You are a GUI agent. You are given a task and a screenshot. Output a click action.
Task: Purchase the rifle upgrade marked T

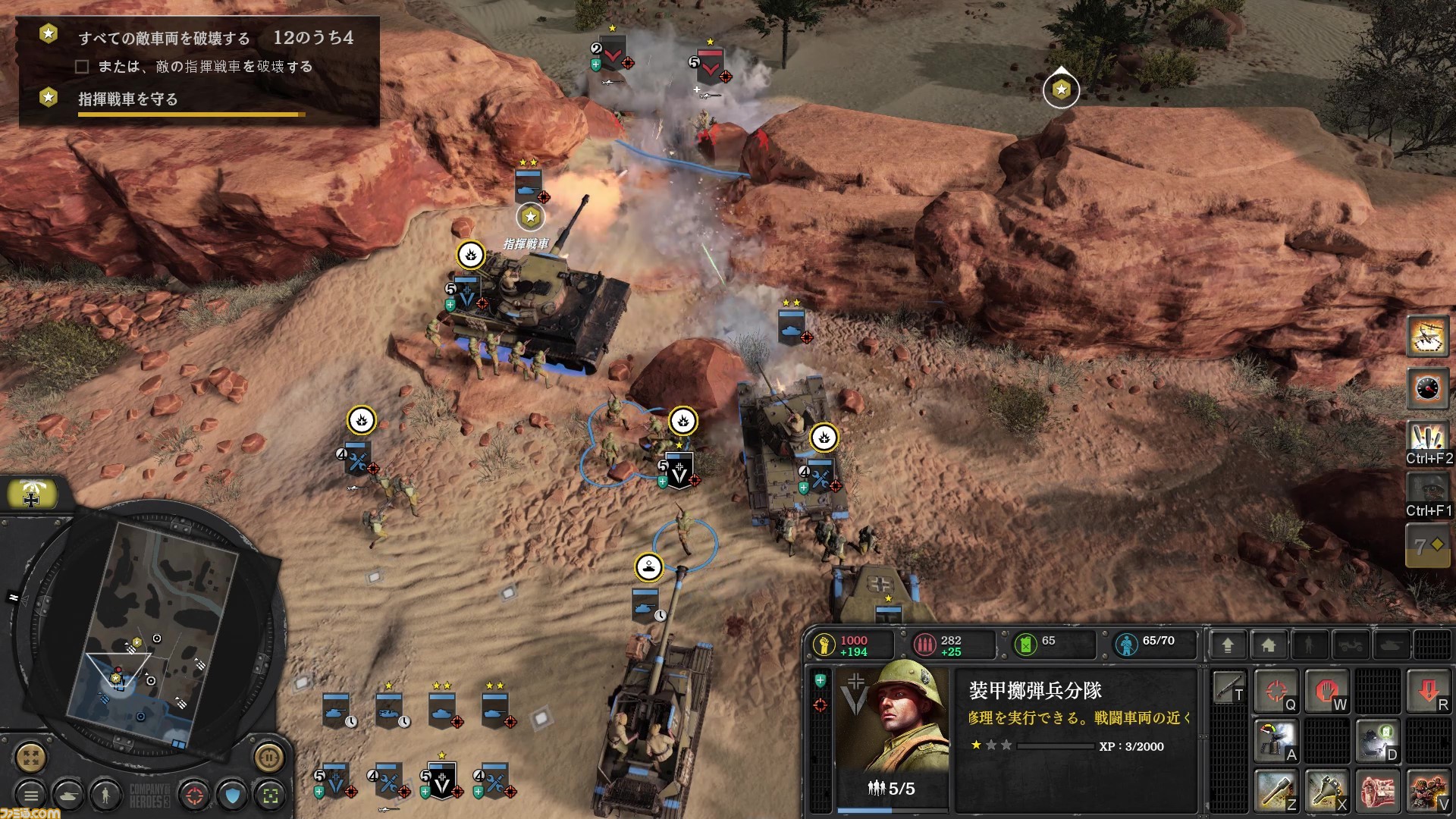pos(1228,689)
